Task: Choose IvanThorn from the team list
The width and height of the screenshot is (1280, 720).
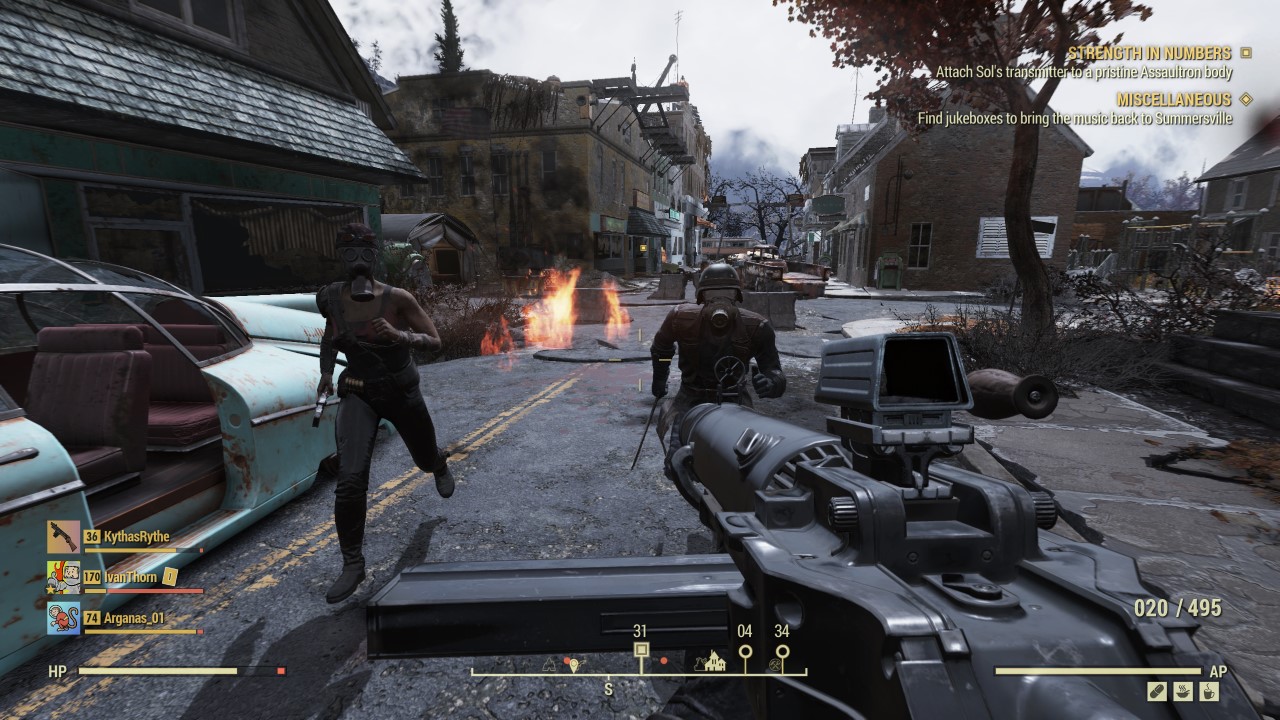Action: coord(132,576)
